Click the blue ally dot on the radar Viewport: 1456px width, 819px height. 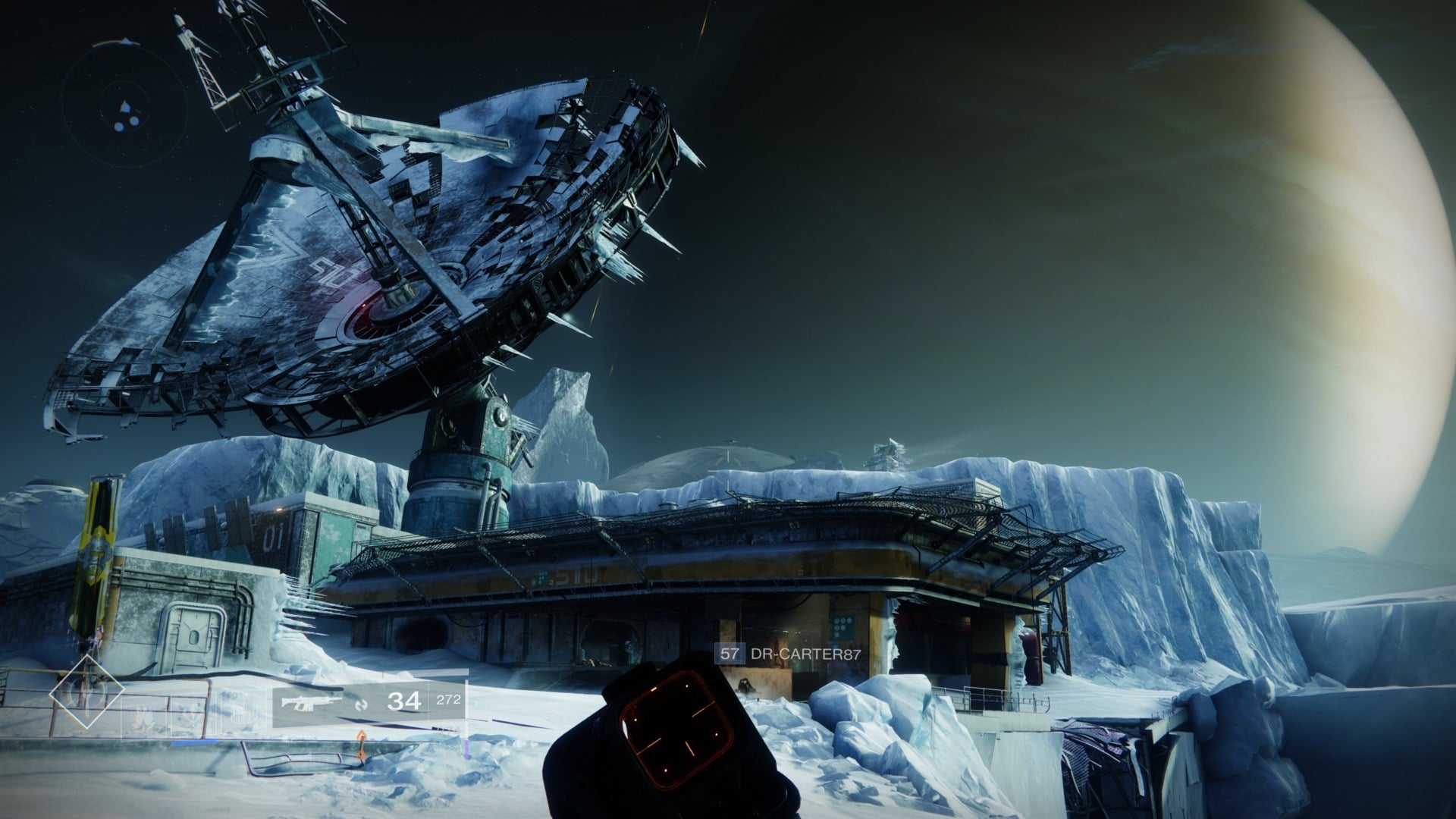pyautogui.click(x=135, y=121)
